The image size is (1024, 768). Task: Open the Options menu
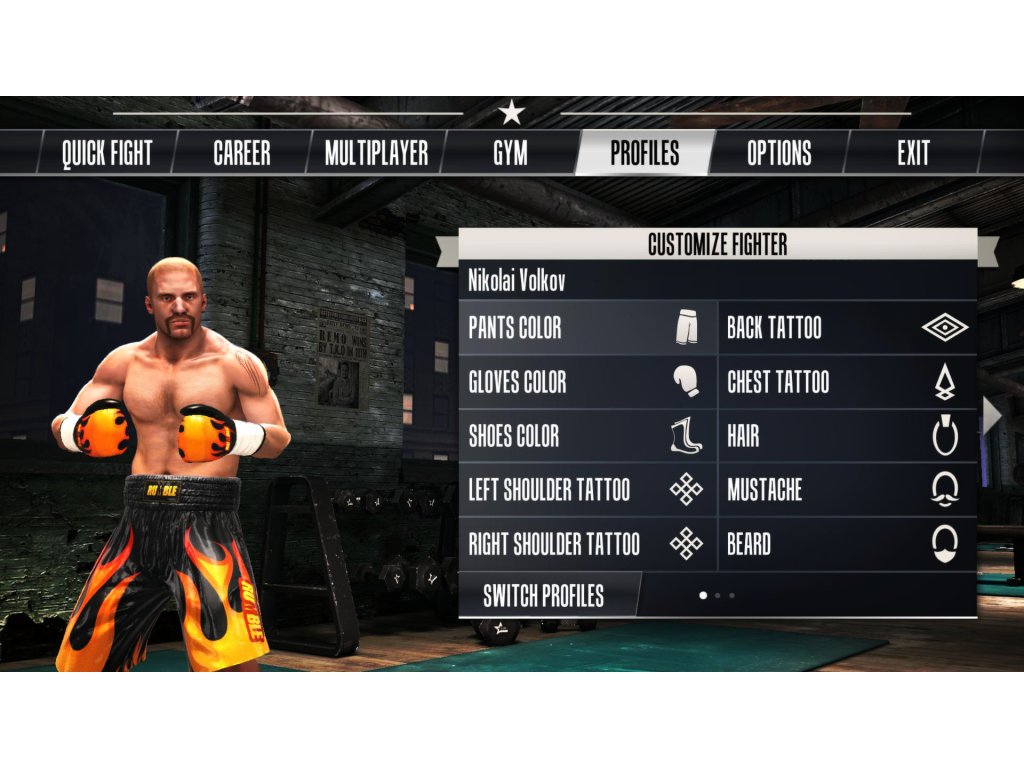click(779, 153)
